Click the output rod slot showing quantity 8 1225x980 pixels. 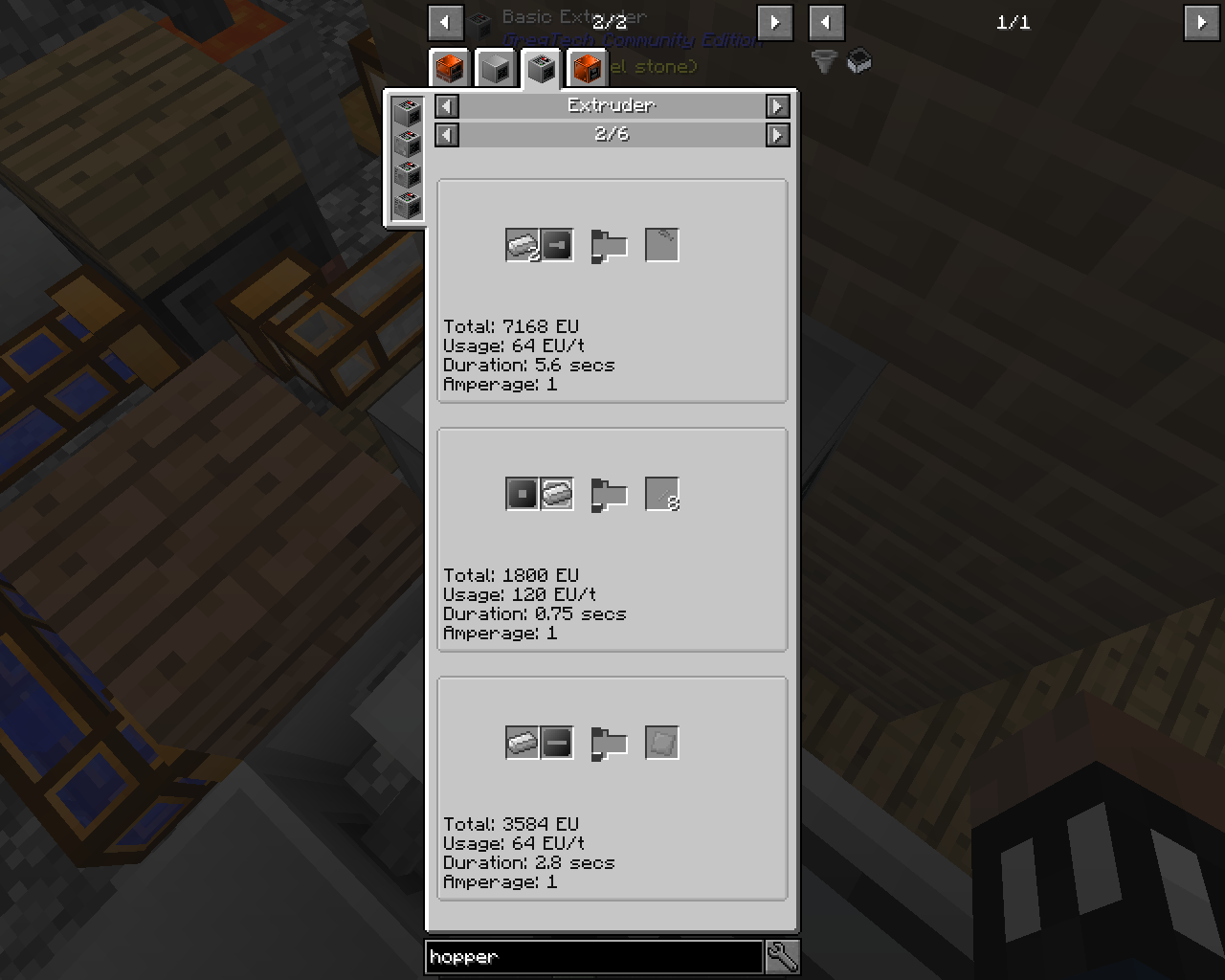[662, 494]
